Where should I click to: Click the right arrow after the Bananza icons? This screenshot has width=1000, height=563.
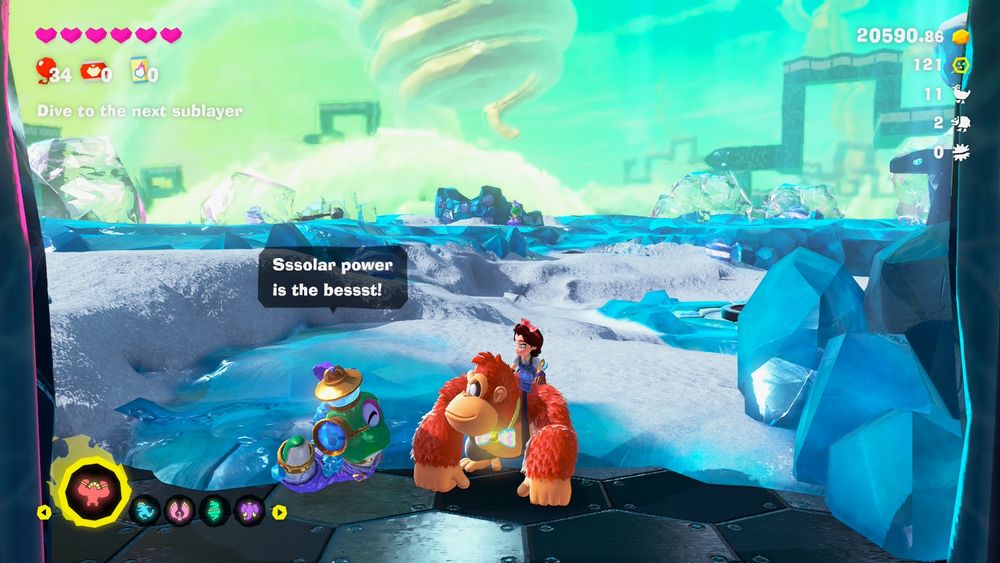coord(279,512)
